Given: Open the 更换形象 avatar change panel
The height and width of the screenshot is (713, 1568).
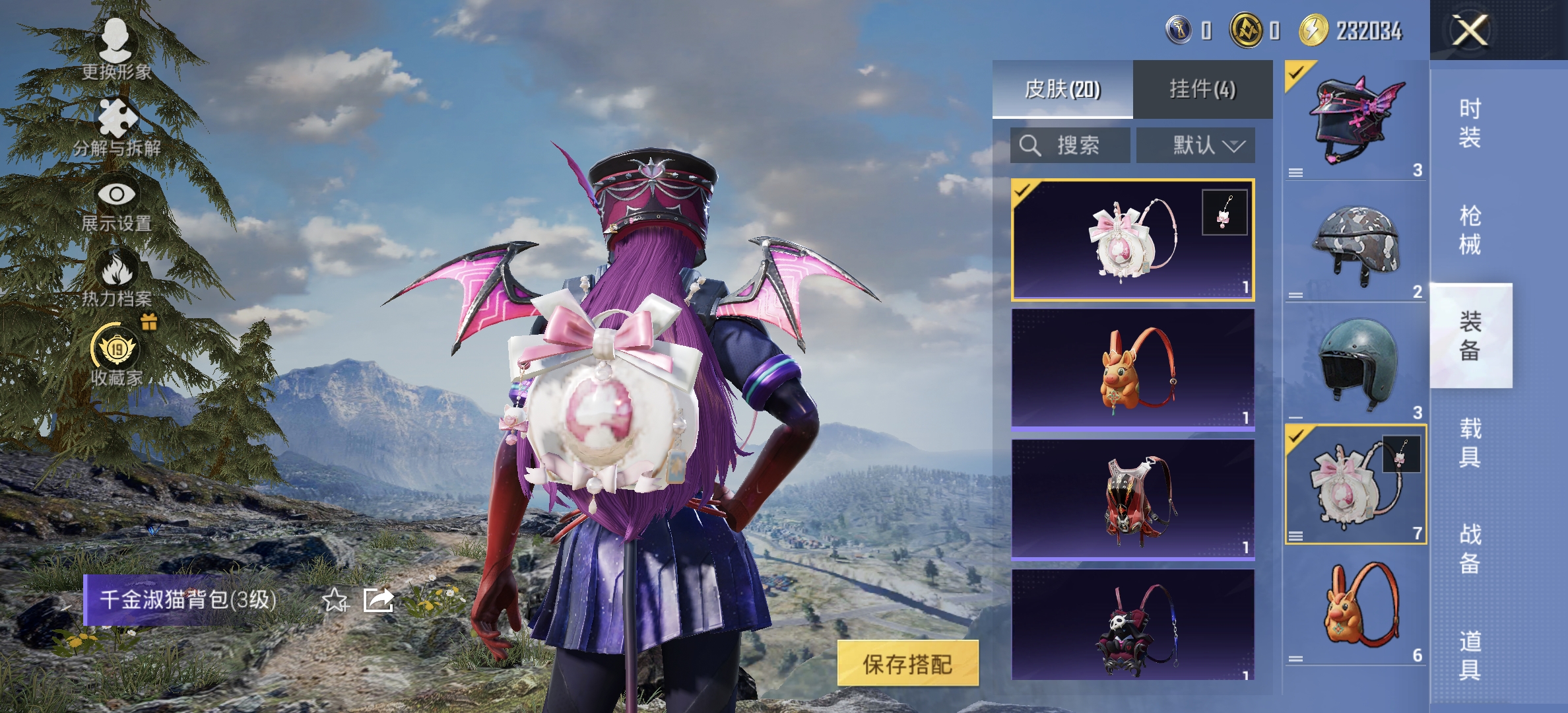Looking at the screenshot, I should [115, 40].
